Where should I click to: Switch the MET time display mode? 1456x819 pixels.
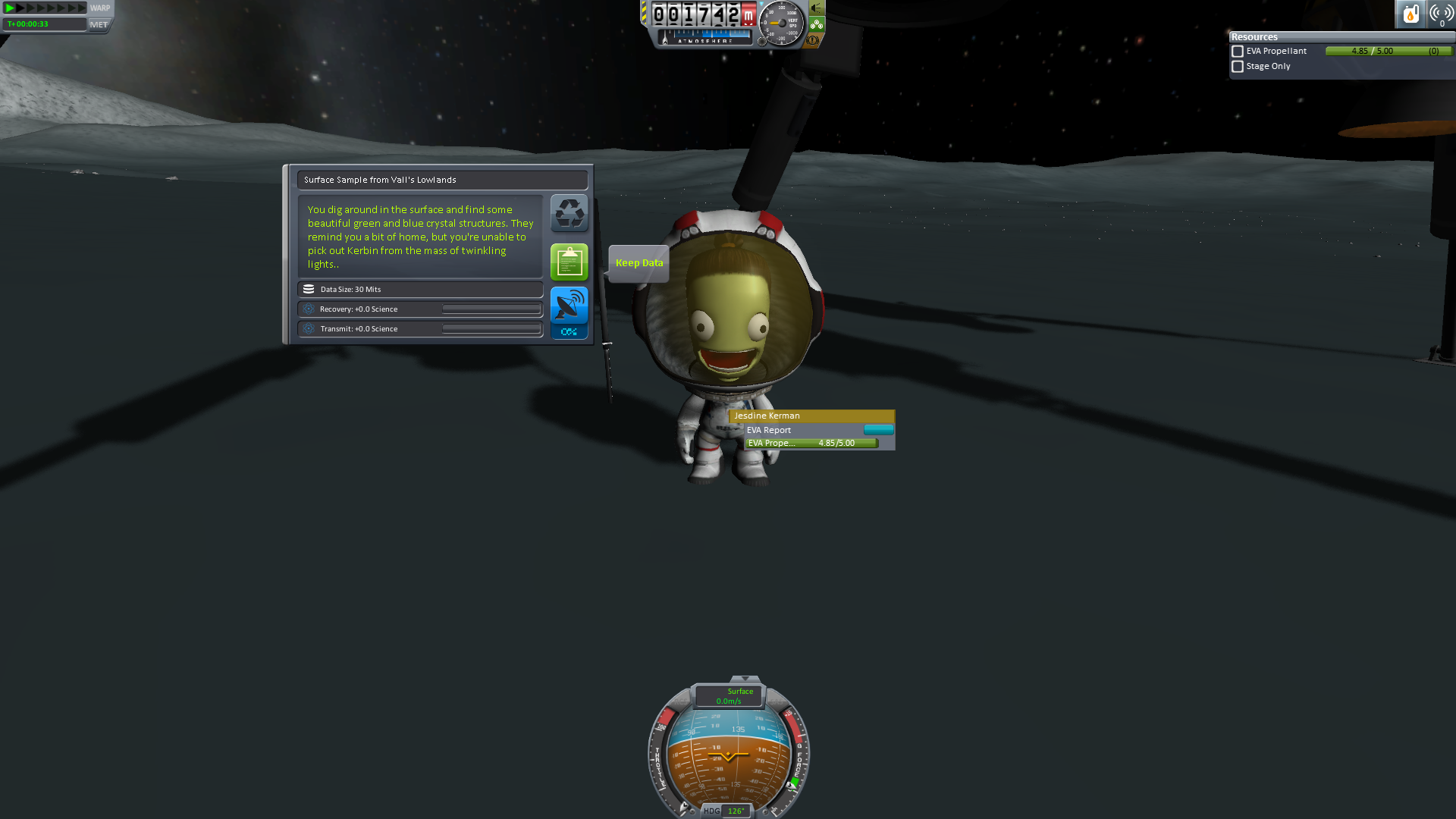click(99, 24)
